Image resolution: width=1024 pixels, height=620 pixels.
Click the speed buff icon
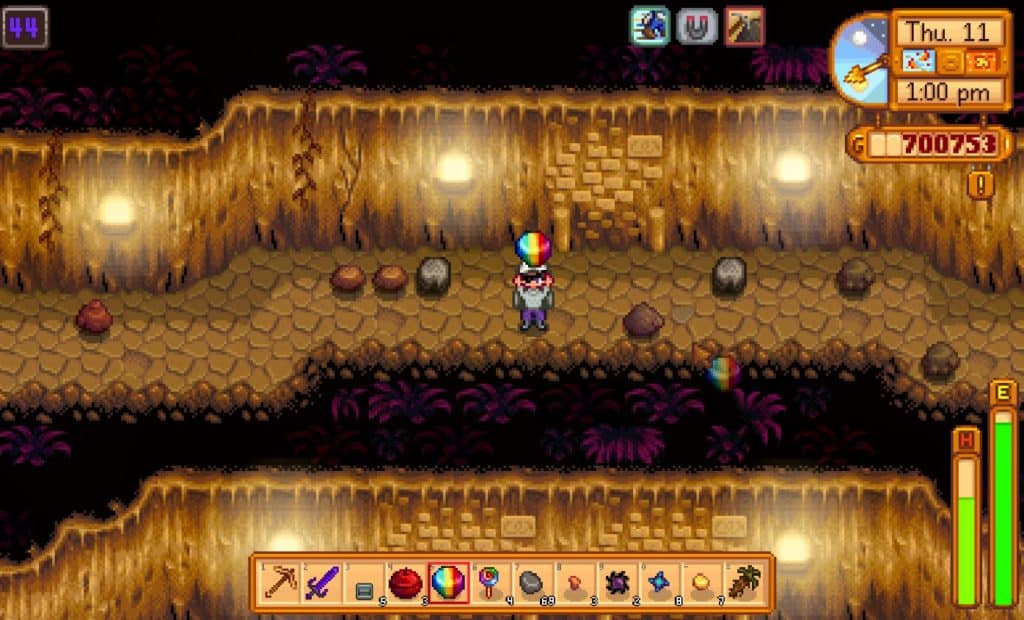pos(649,26)
